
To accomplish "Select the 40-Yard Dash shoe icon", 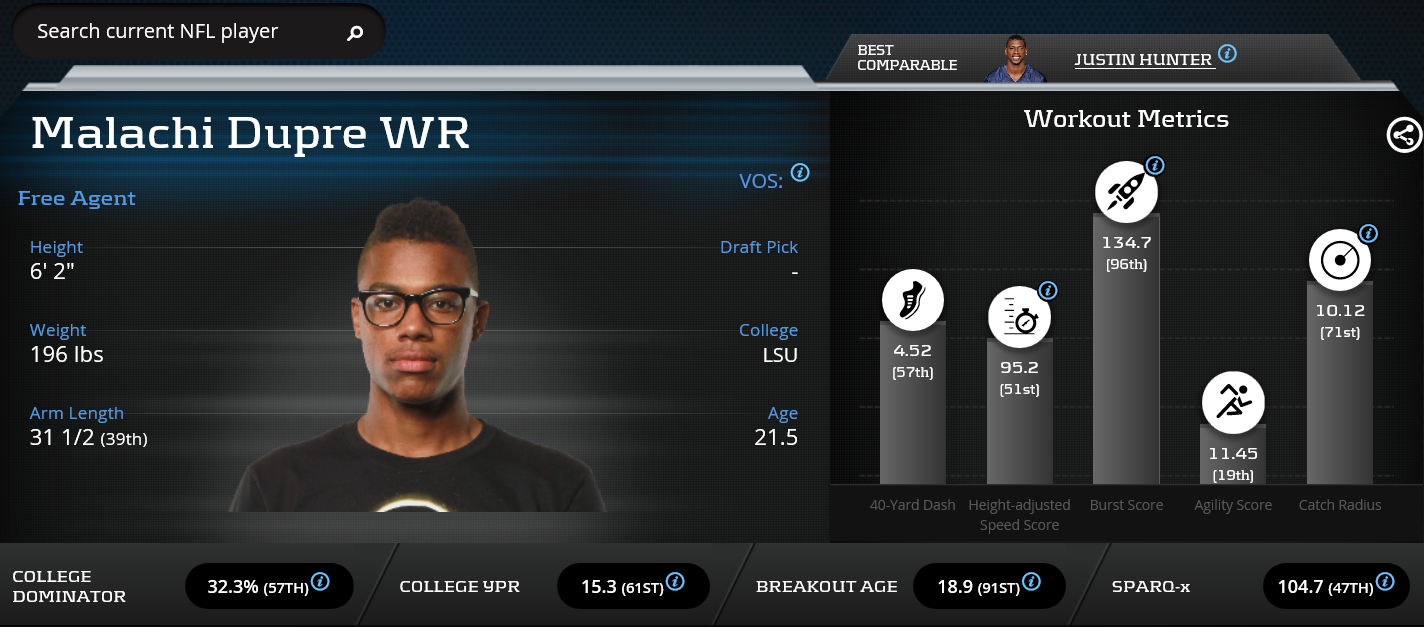I will tap(912, 300).
